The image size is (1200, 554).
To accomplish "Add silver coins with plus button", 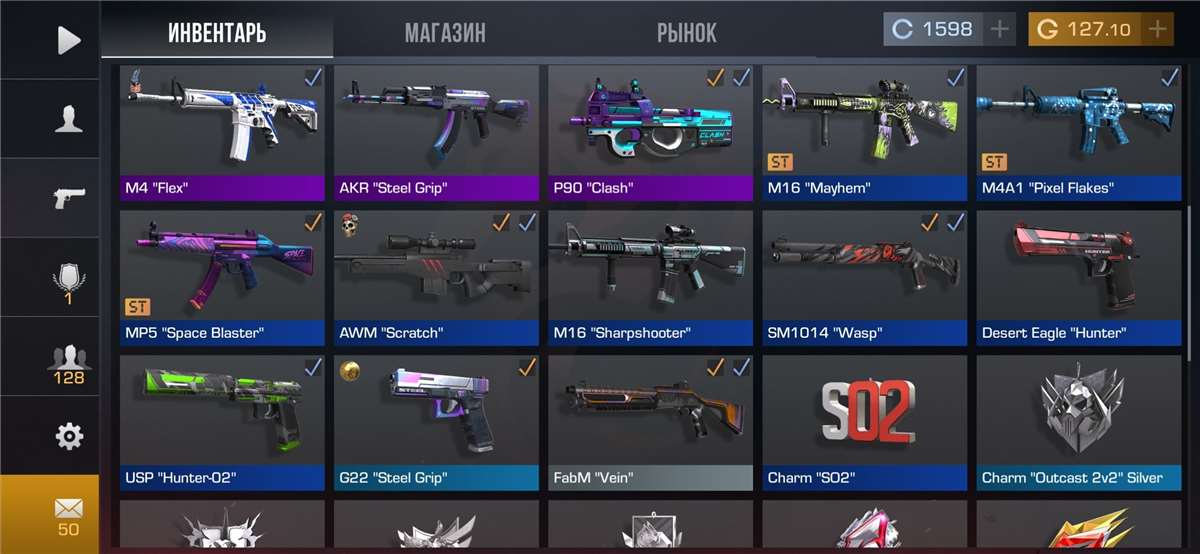I will coord(1000,29).
